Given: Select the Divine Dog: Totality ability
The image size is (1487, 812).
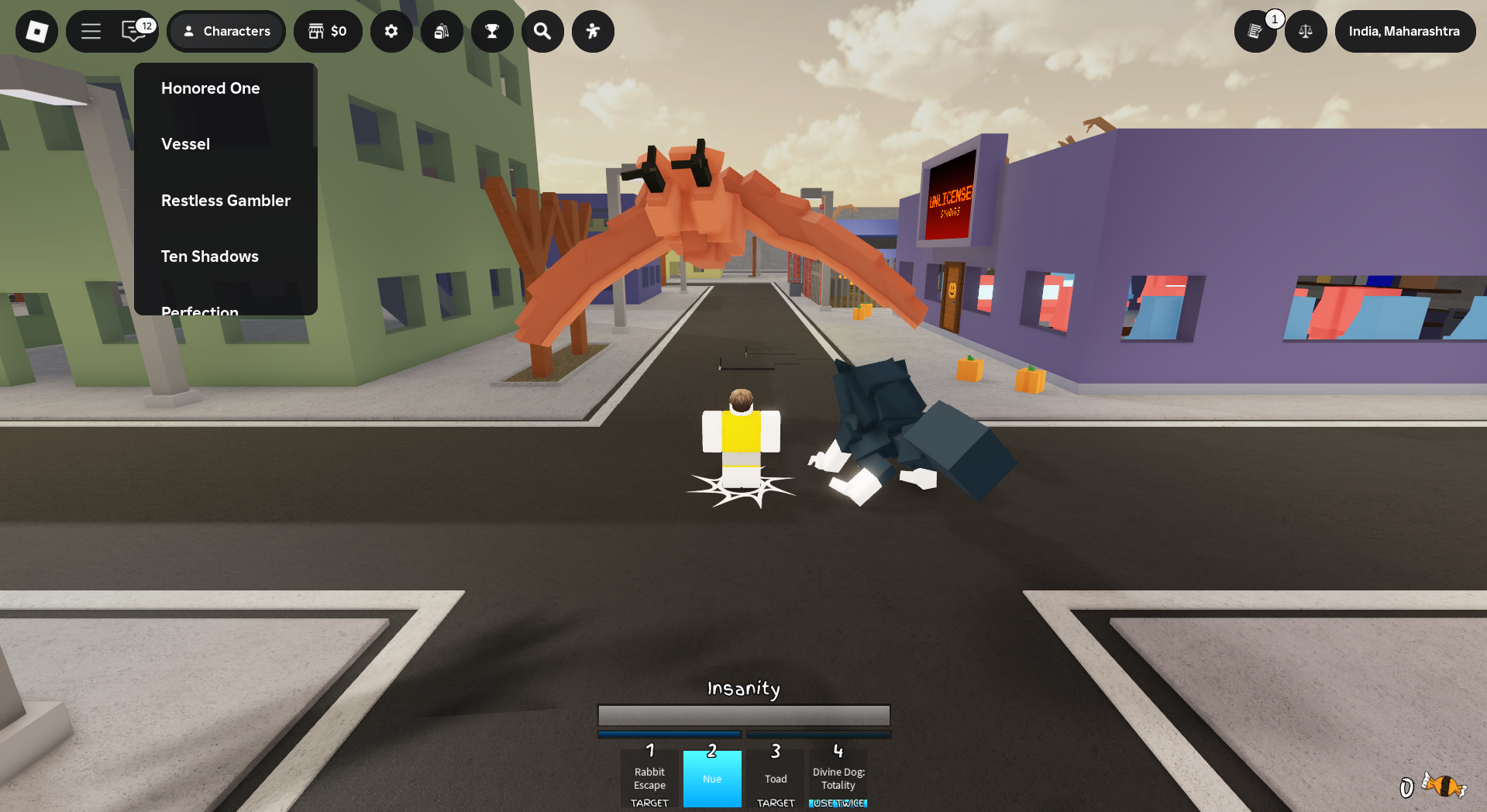Looking at the screenshot, I should pyautogui.click(x=838, y=779).
